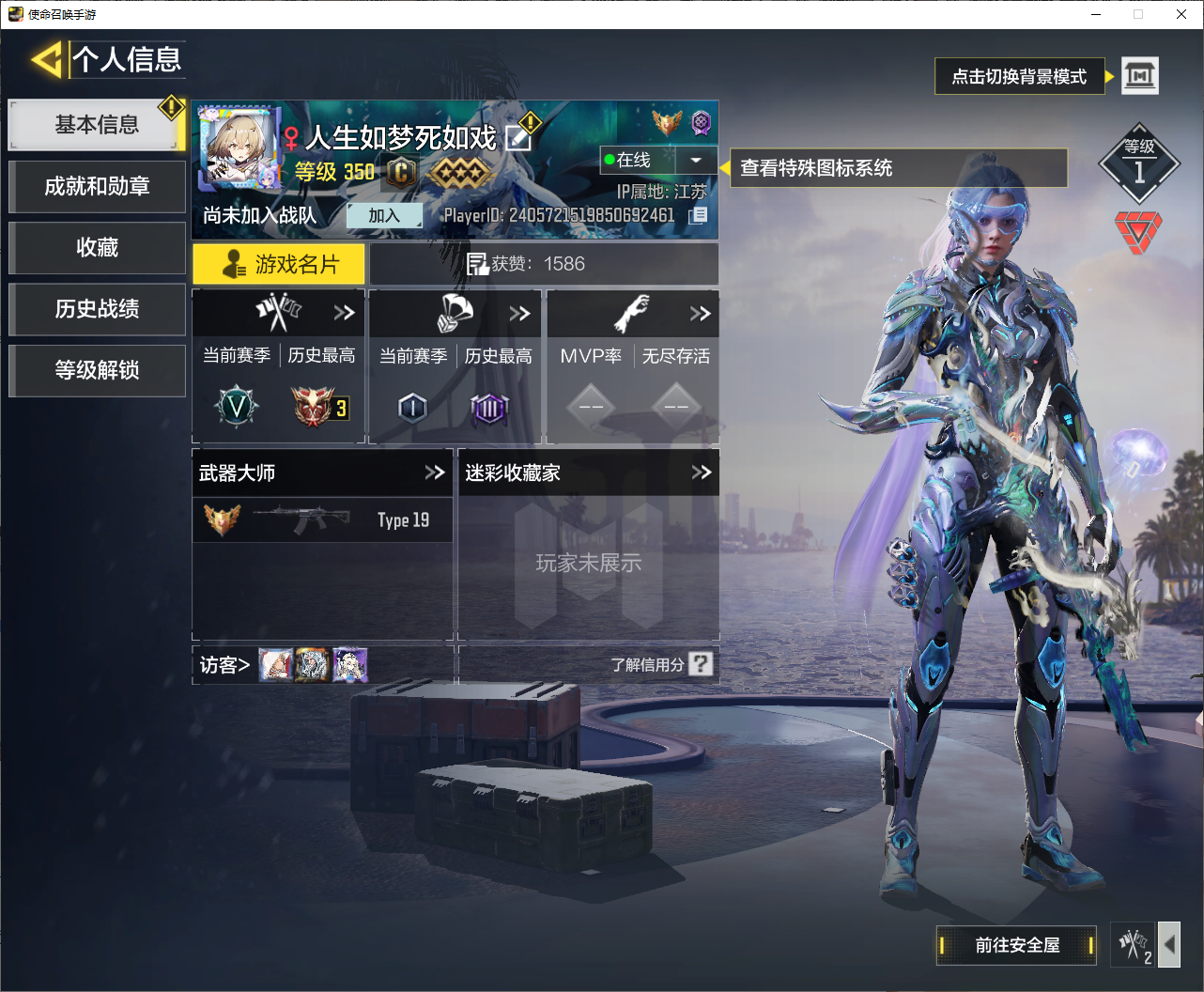Expand the 迷彩收藏家 section
The image size is (1204, 992).
(x=702, y=473)
